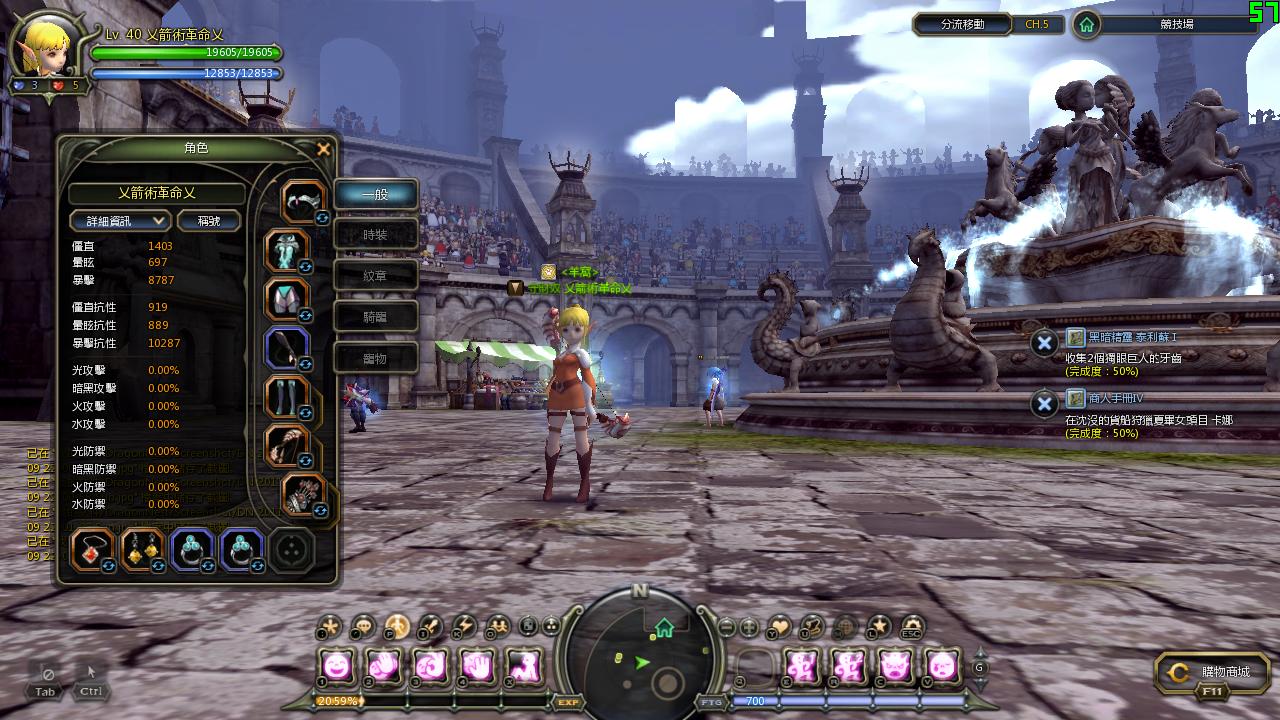
Task: Dismiss the 黑暗精靈 泰利蘇 quest tracker
Action: click(1044, 343)
